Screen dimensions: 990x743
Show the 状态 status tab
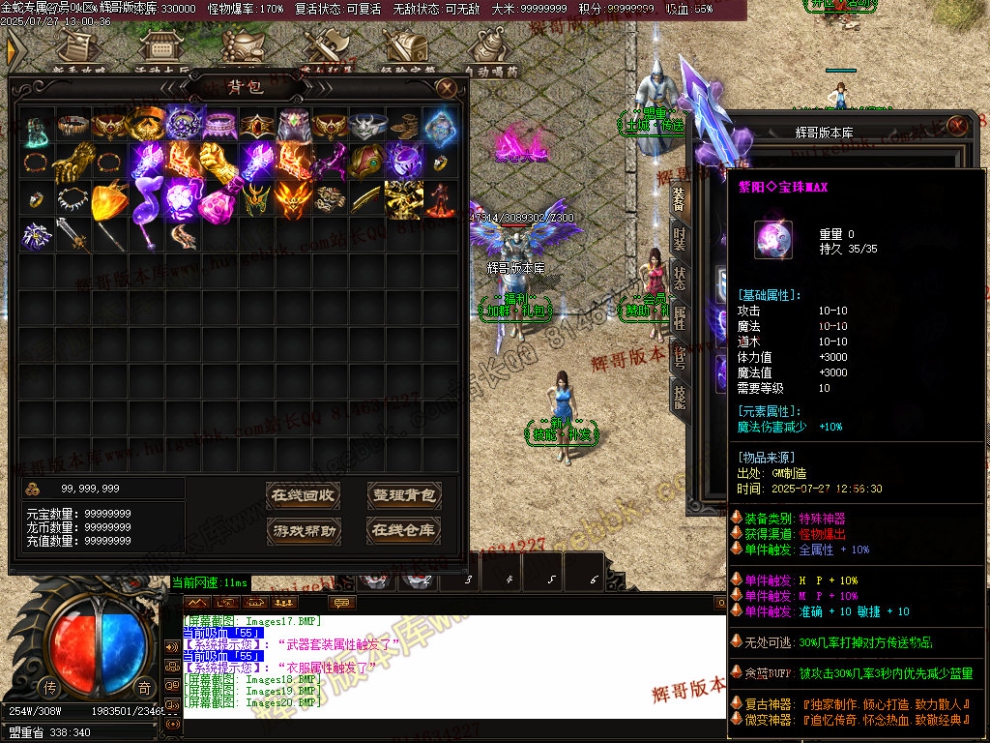click(679, 277)
